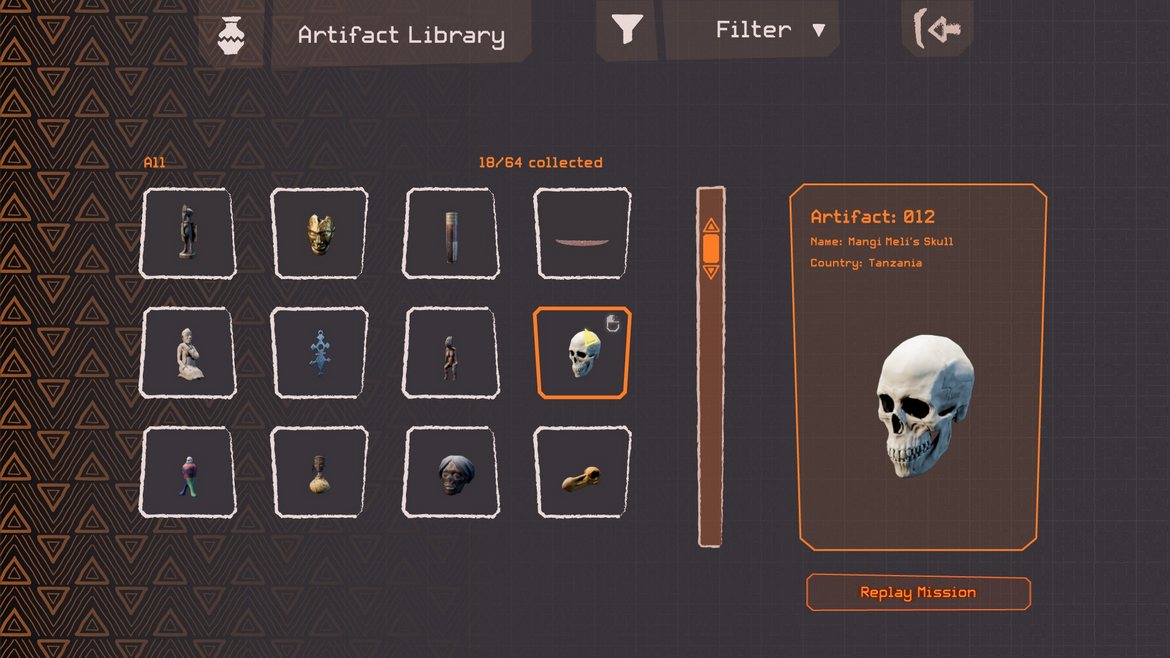Image resolution: width=1170 pixels, height=658 pixels.
Task: Click the funnel filter icon
Action: point(627,30)
